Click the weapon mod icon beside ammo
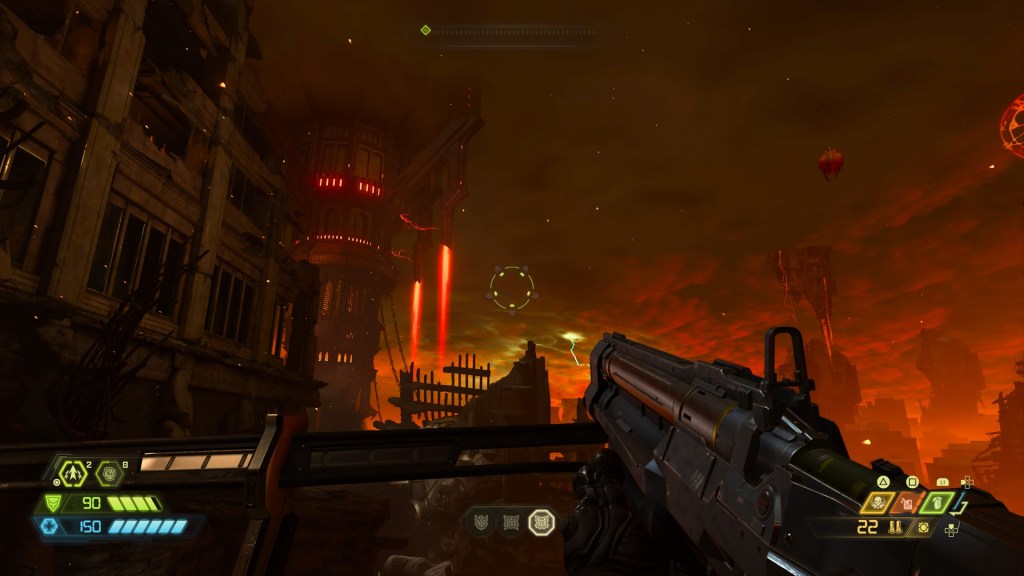 [923, 527]
